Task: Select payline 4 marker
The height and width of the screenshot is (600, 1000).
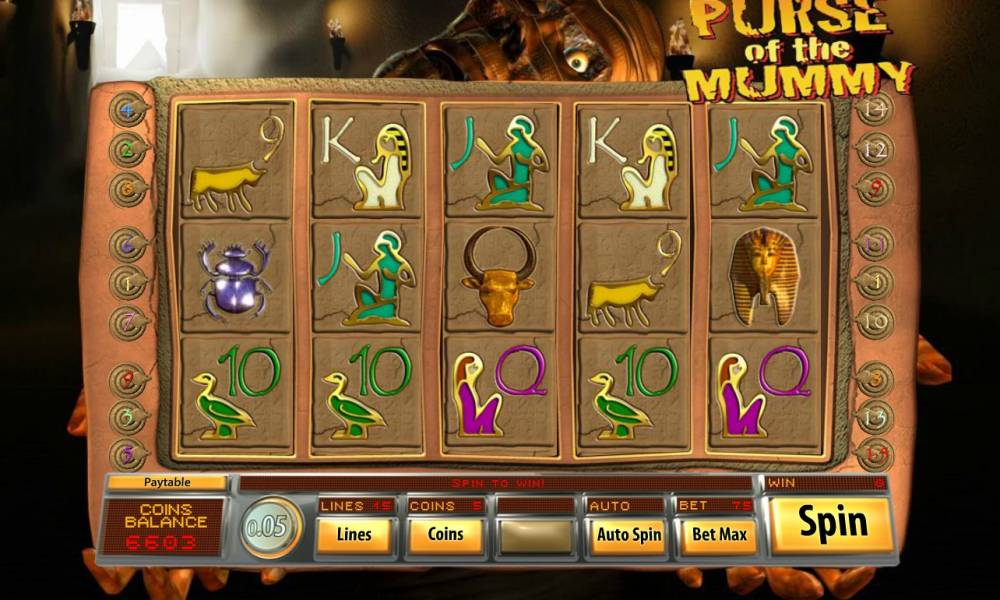Action: coord(128,110)
